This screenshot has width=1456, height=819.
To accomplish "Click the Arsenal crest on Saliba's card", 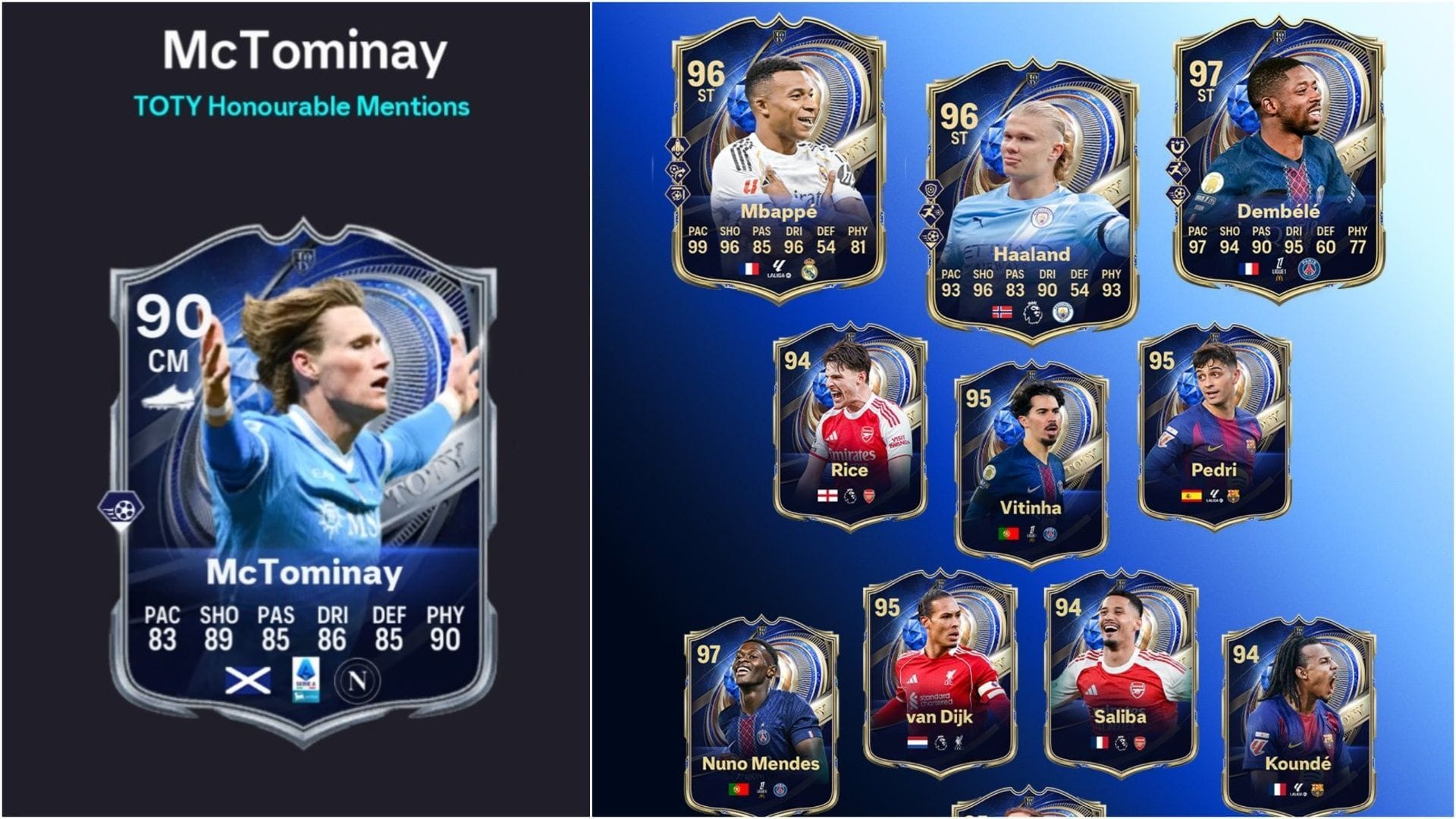I will pos(1140,742).
